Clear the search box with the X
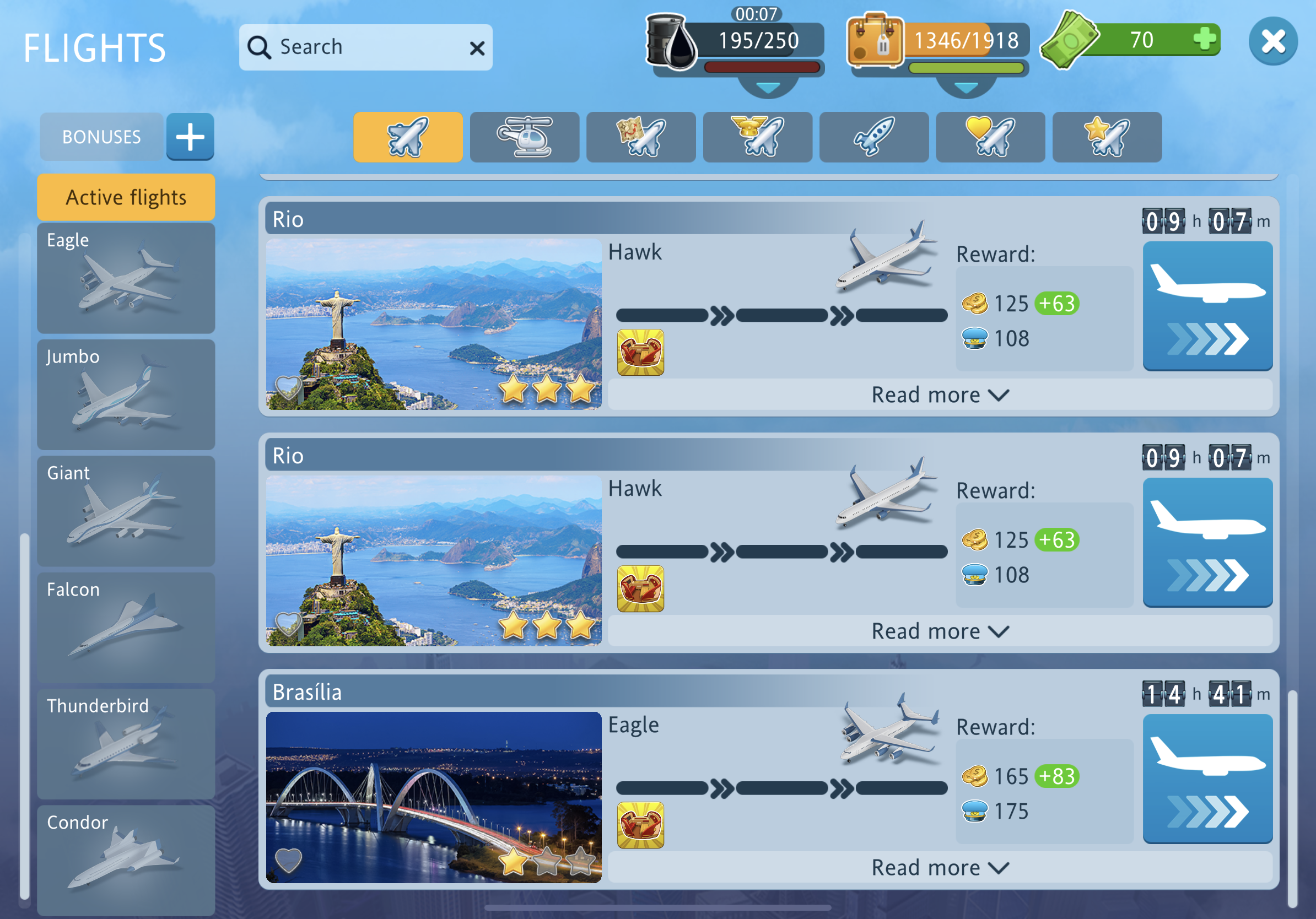The width and height of the screenshot is (1316, 919). click(x=477, y=48)
